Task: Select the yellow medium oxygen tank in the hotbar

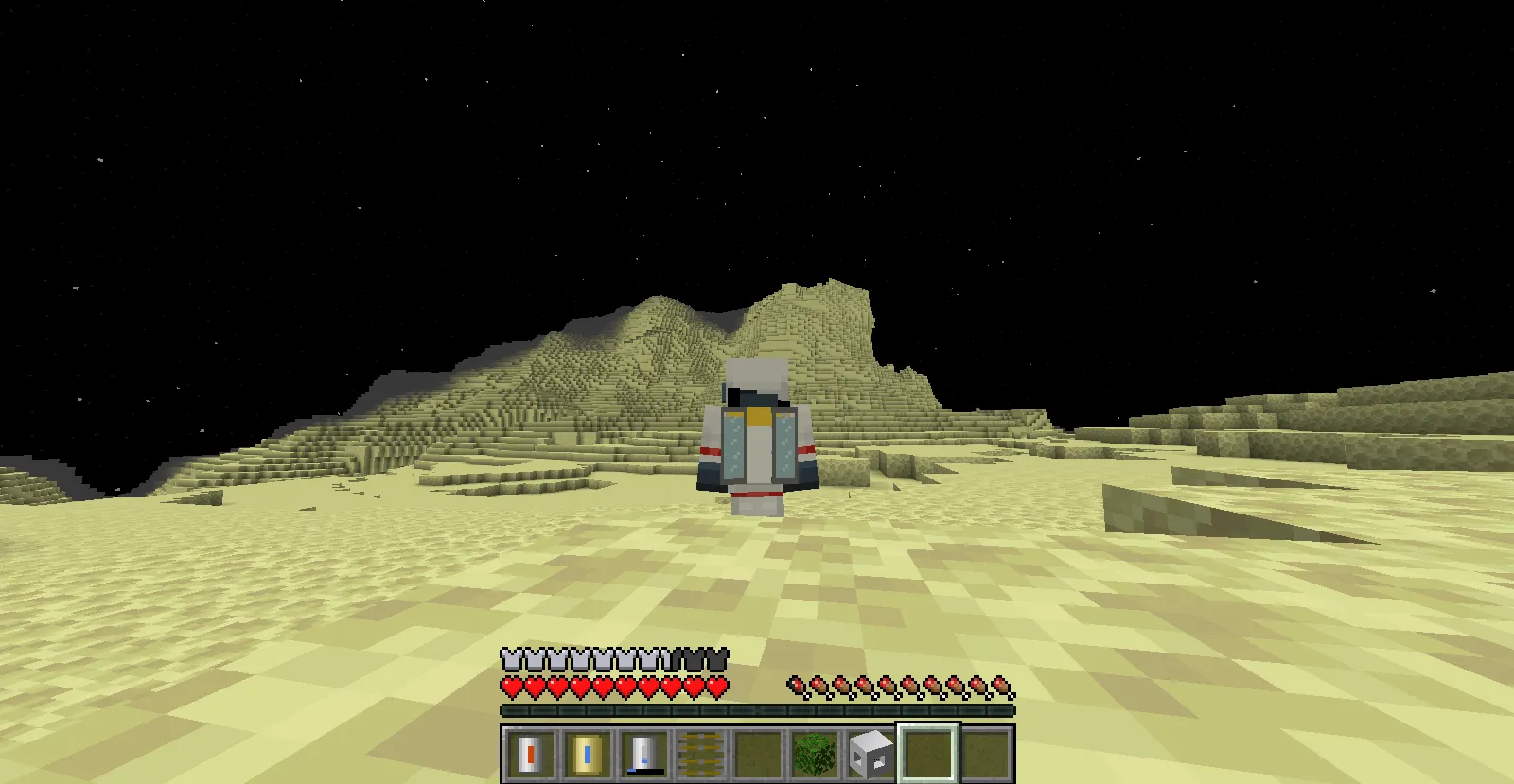Action: (x=586, y=752)
